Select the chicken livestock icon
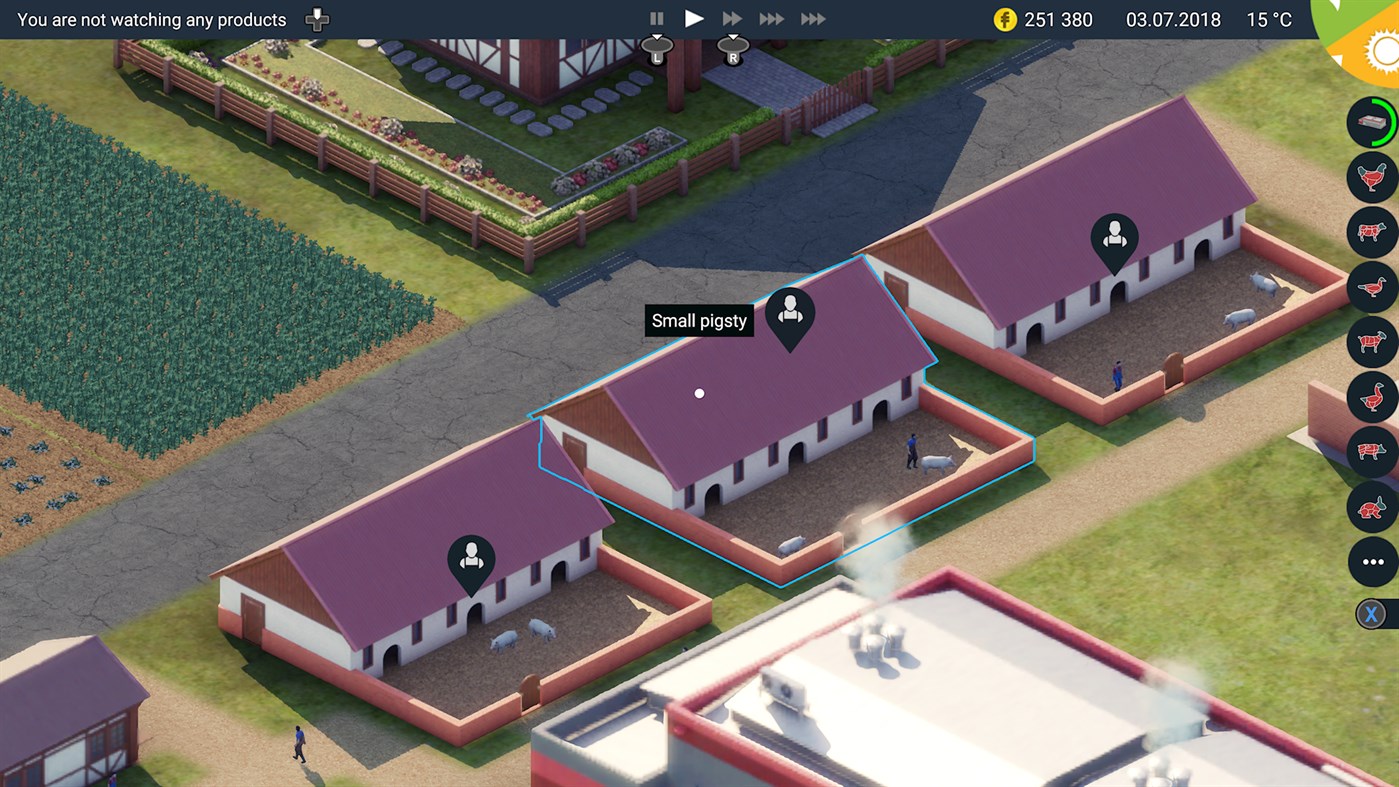The image size is (1399, 787). pos(1371,177)
